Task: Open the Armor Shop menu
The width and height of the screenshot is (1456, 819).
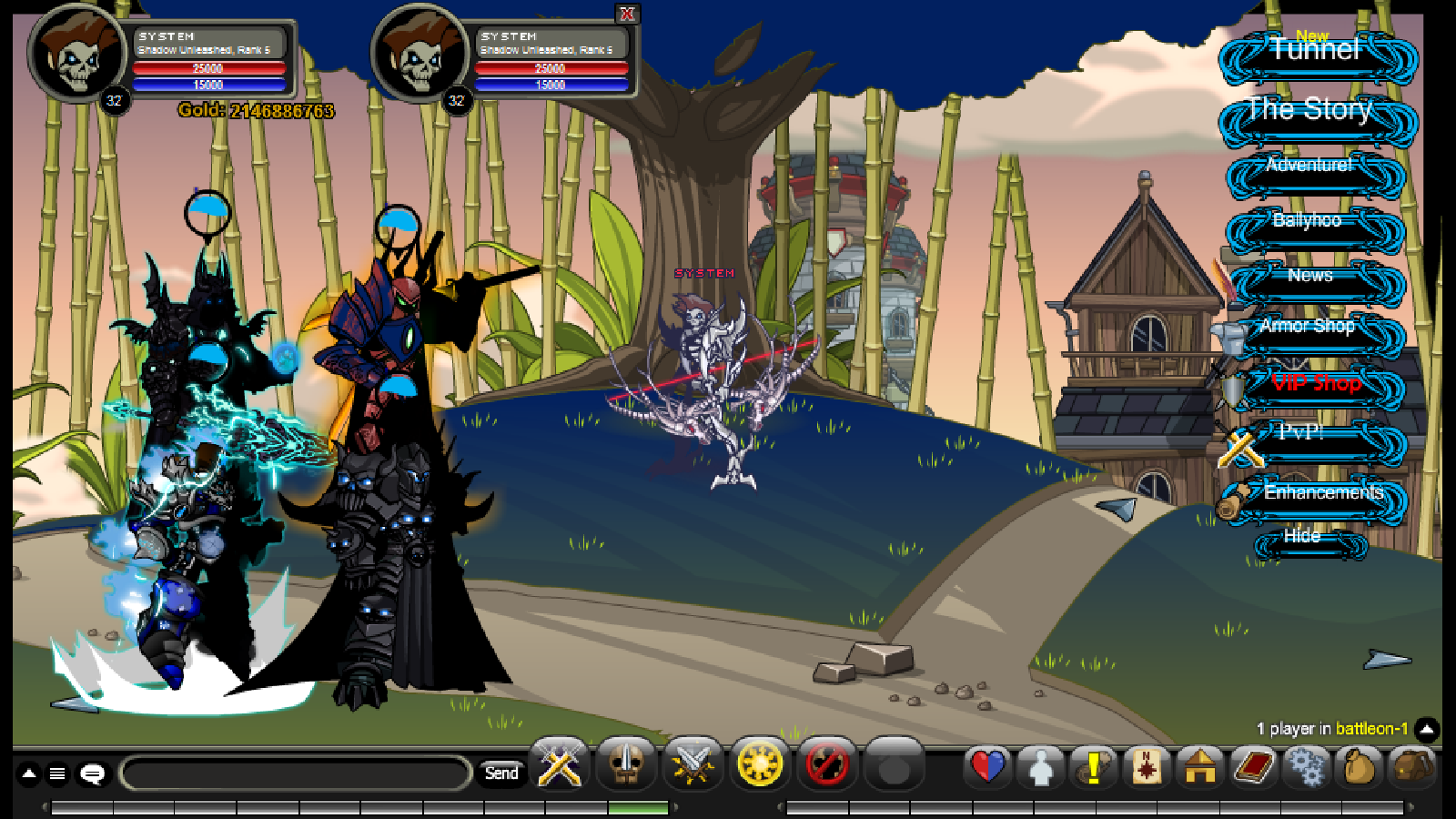Action: 1309,325
